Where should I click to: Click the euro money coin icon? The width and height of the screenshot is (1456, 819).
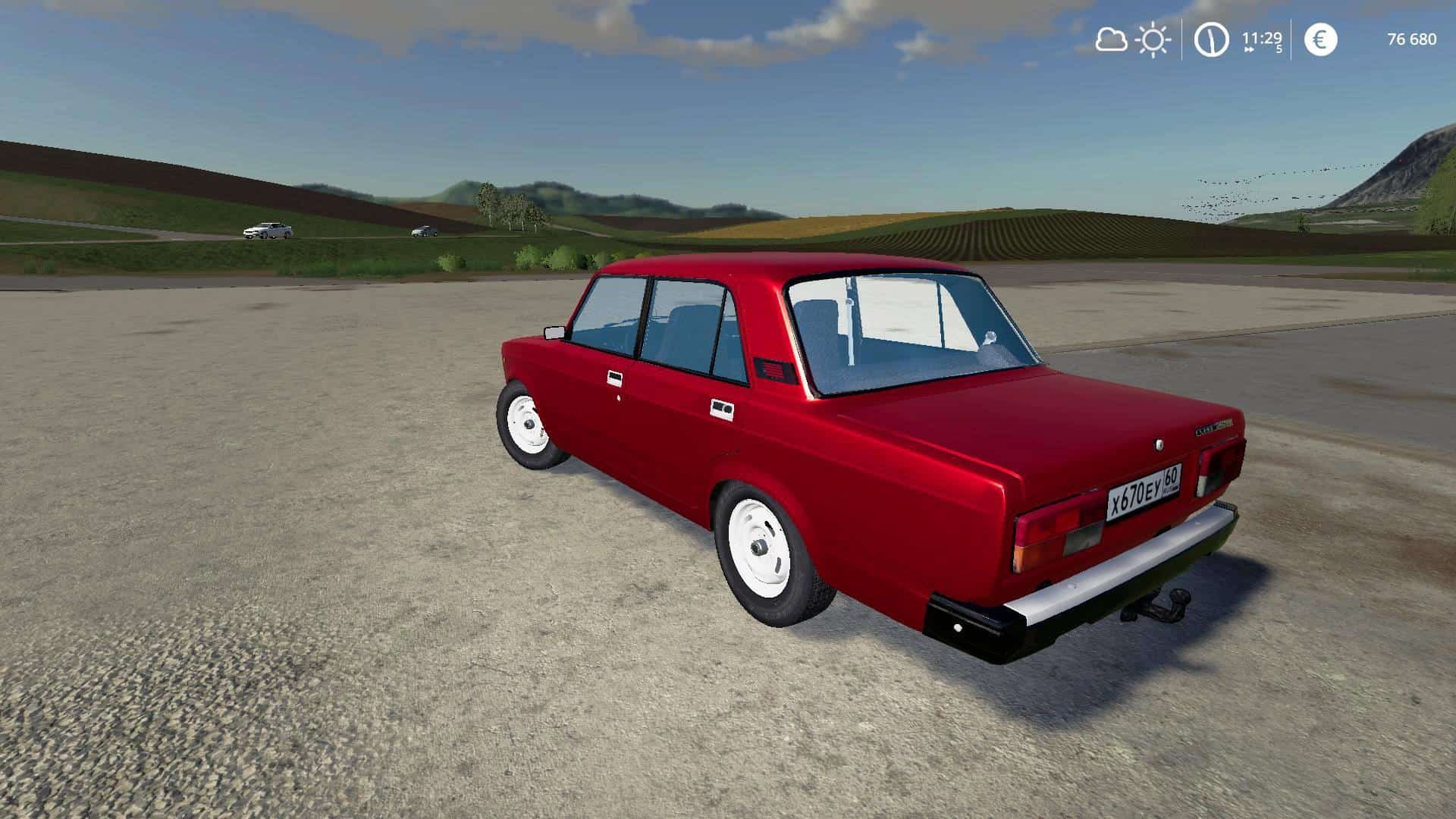[1320, 39]
